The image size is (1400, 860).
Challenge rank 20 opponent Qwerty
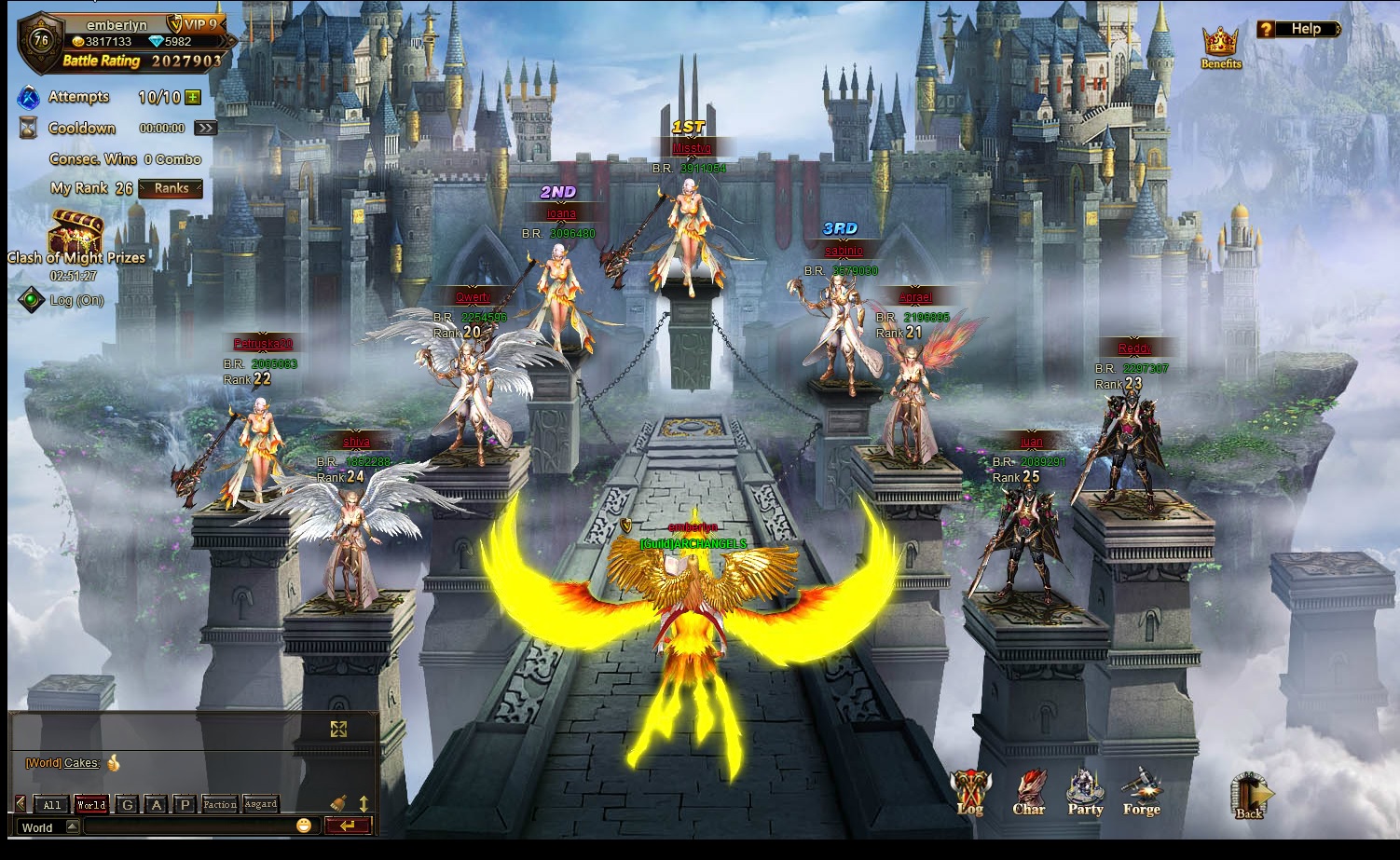tap(473, 391)
